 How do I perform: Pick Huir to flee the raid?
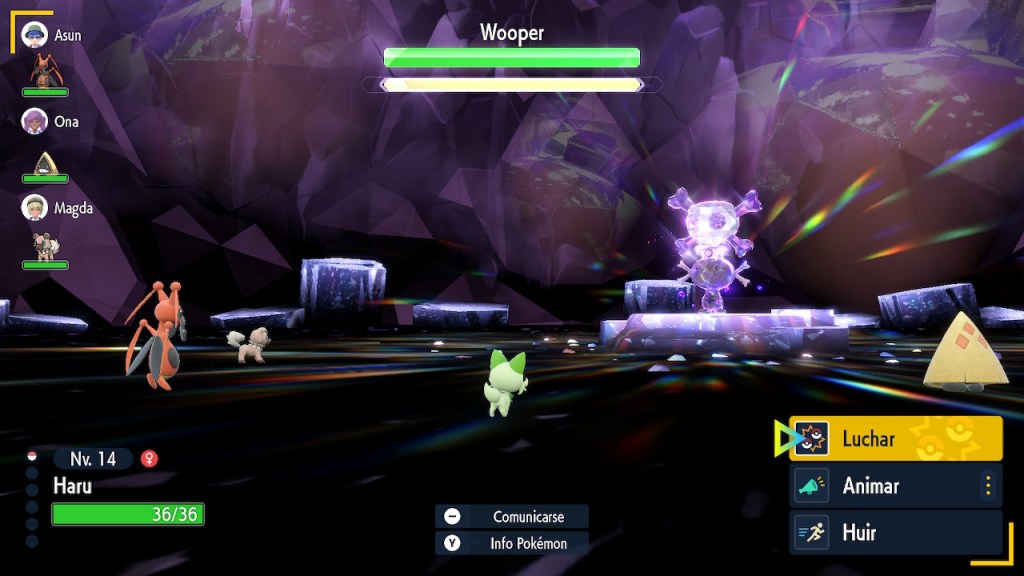tap(895, 533)
